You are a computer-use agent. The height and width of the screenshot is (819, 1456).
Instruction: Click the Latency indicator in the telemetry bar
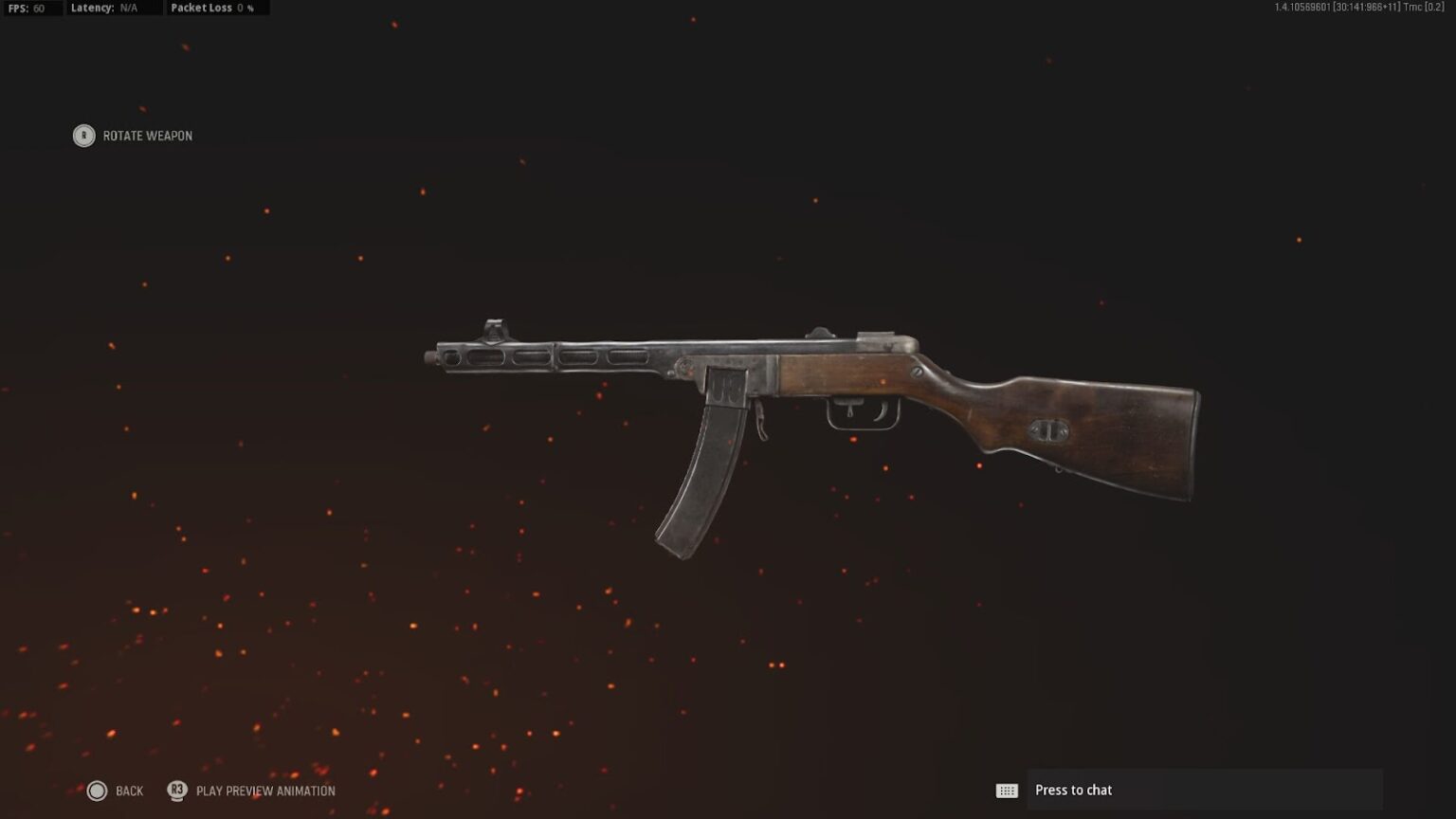pos(107,8)
